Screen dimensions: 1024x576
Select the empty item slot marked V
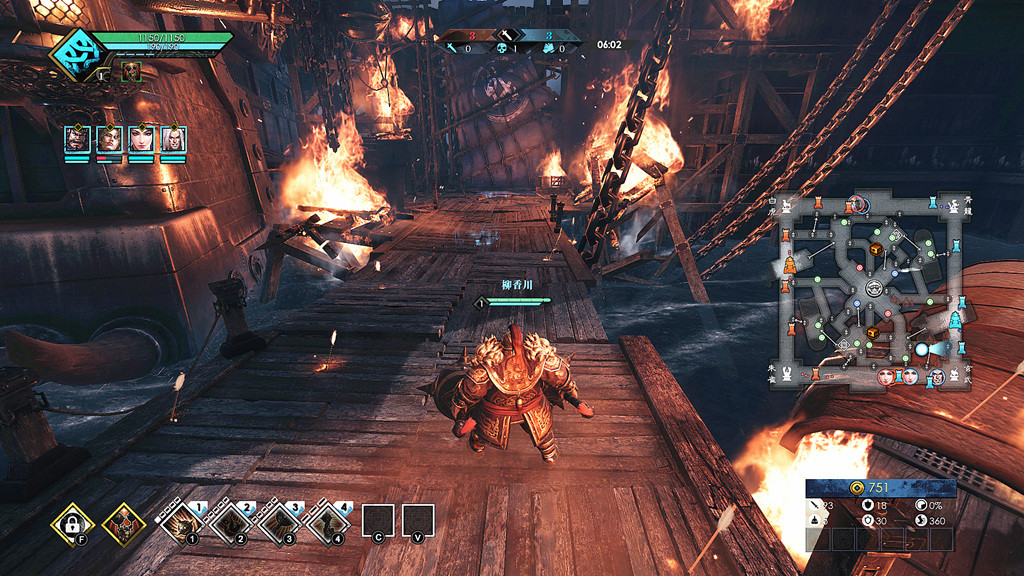click(418, 521)
